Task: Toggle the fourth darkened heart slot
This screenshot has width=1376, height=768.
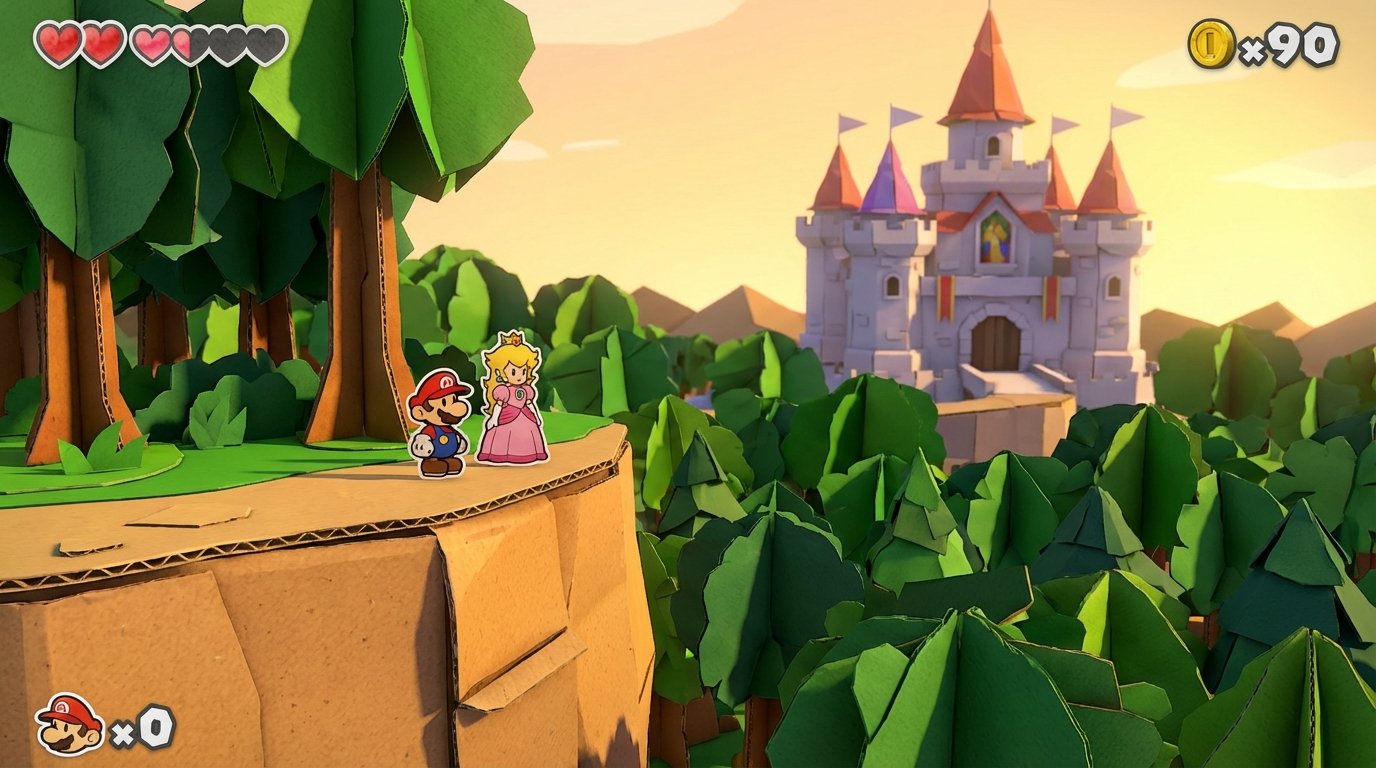Action: point(225,40)
